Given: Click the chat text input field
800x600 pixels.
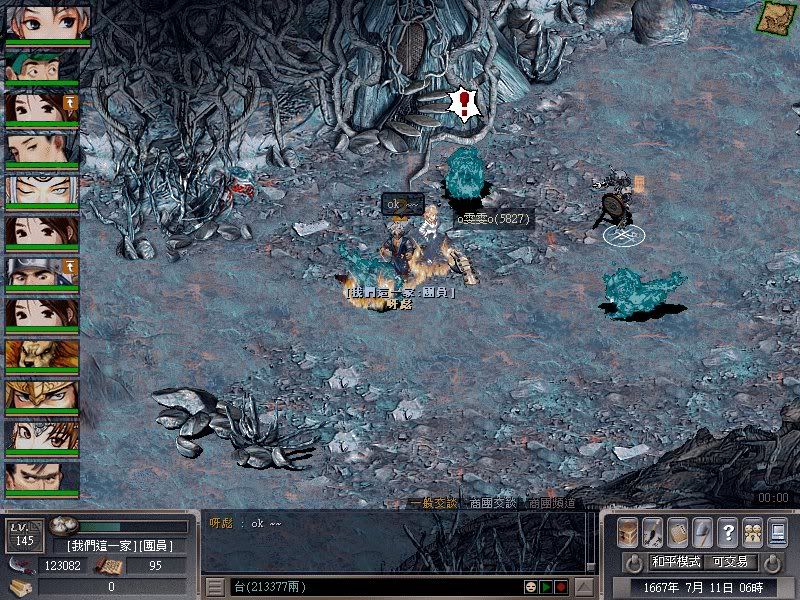Looking at the screenshot, I should tap(370, 586).
